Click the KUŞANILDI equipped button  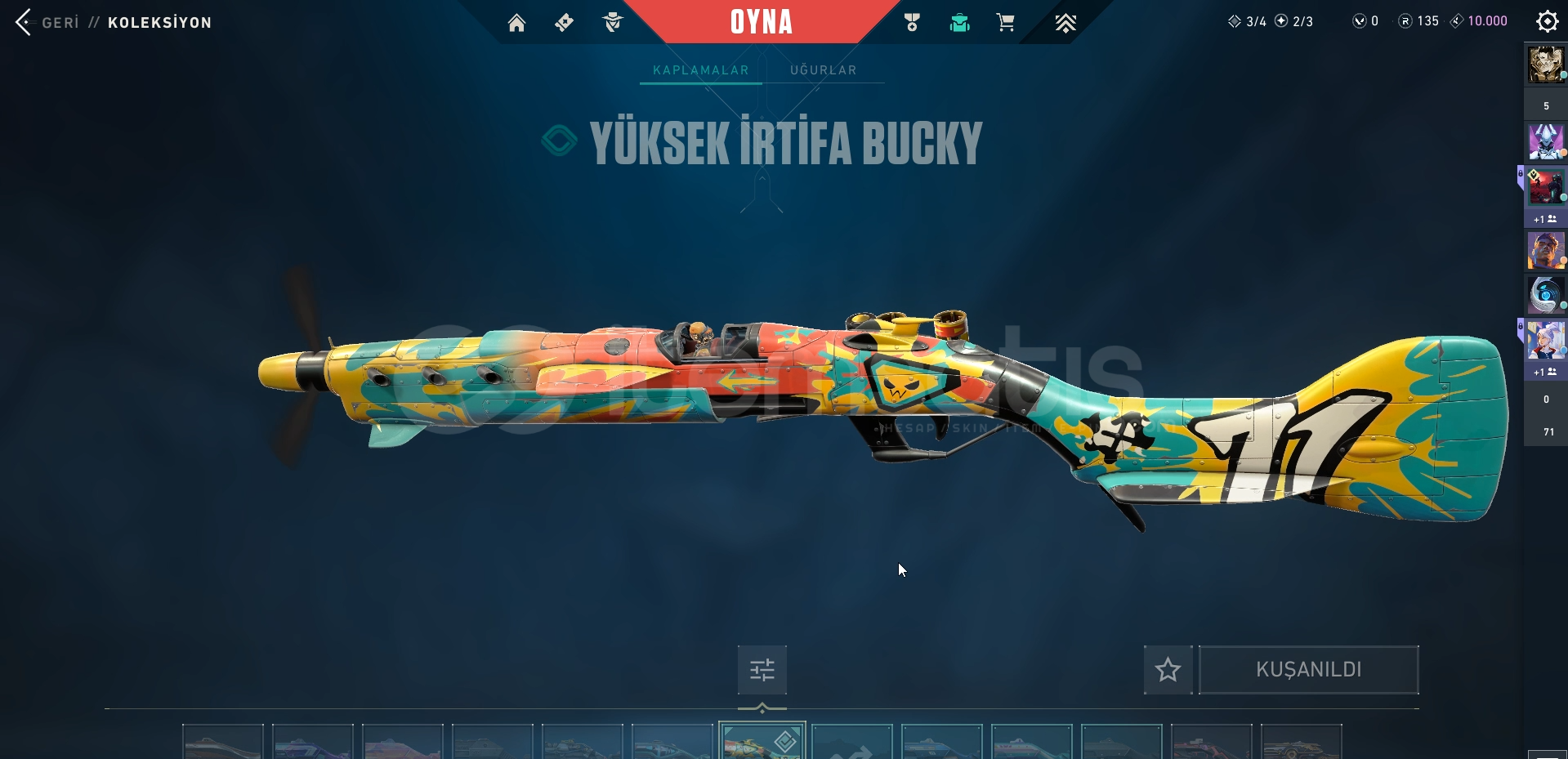tap(1308, 670)
